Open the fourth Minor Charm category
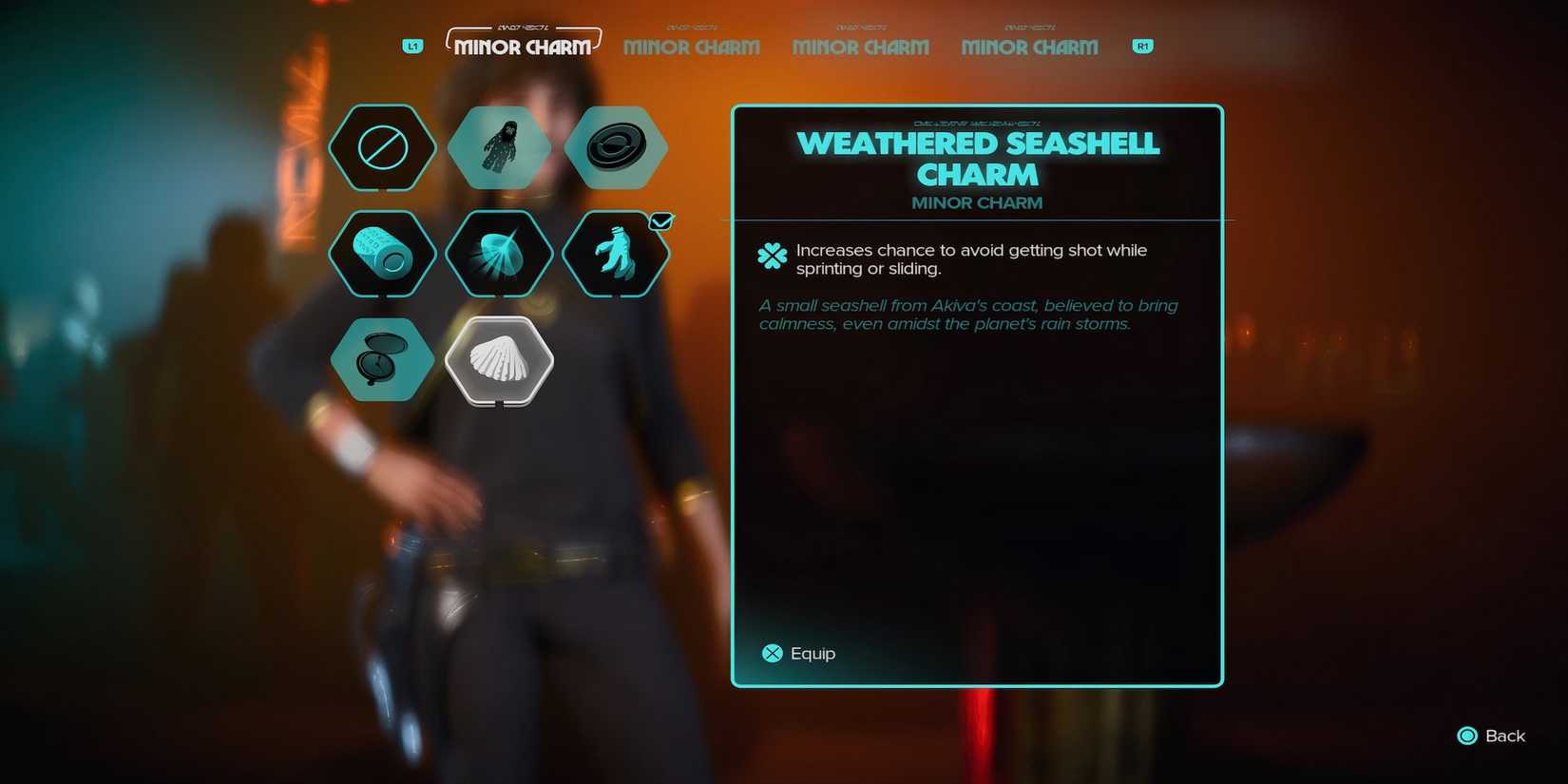 pyautogui.click(x=1029, y=48)
